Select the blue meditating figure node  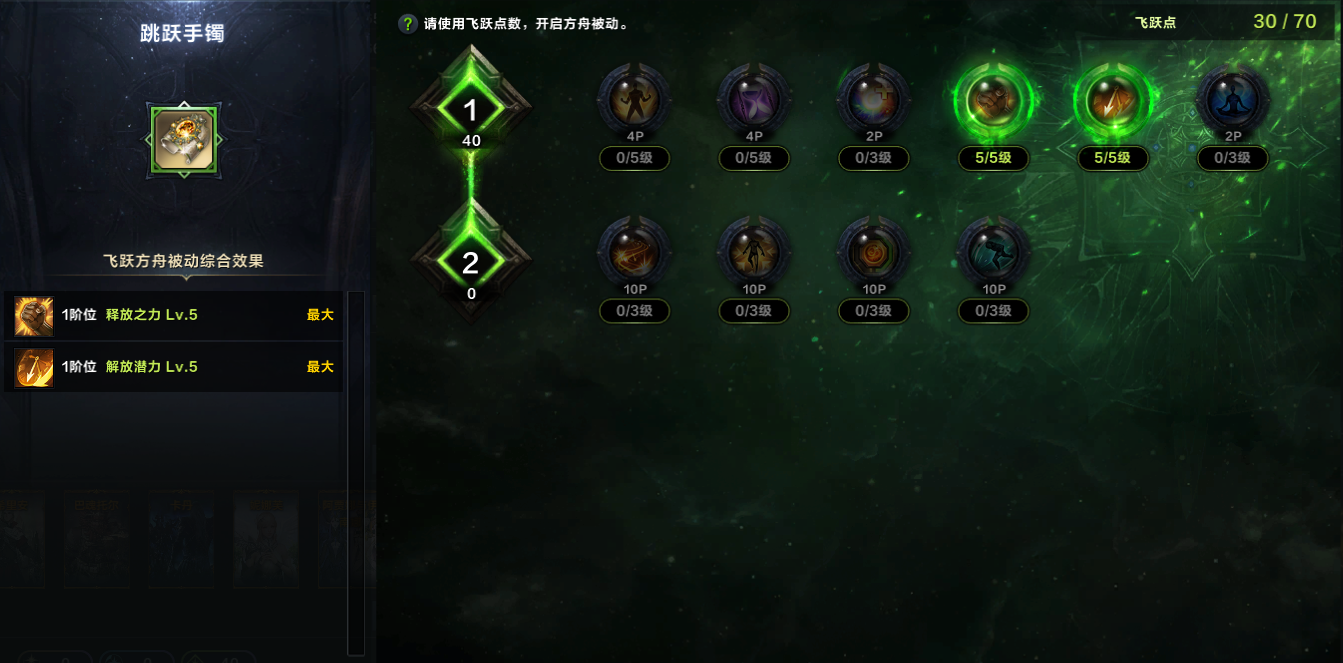1233,100
